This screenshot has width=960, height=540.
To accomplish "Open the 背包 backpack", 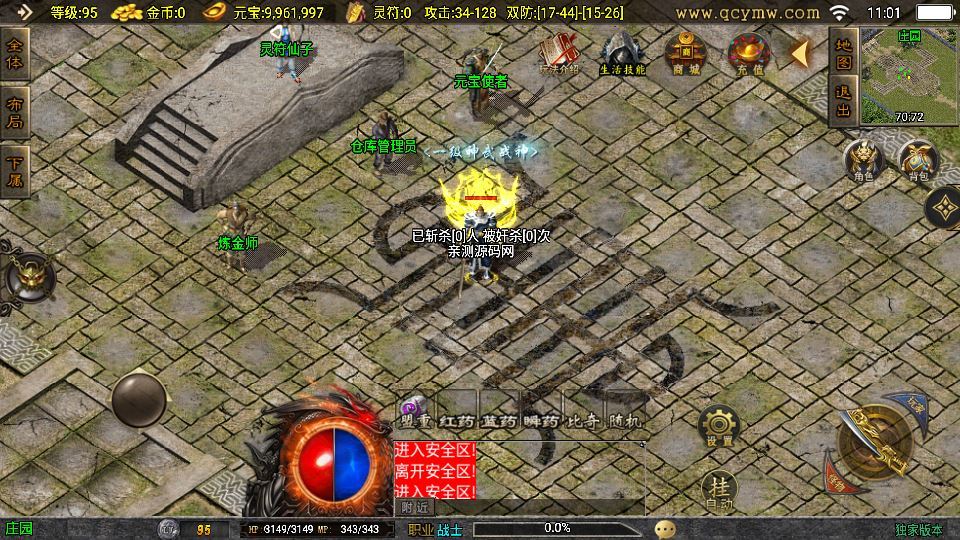I will coord(916,161).
